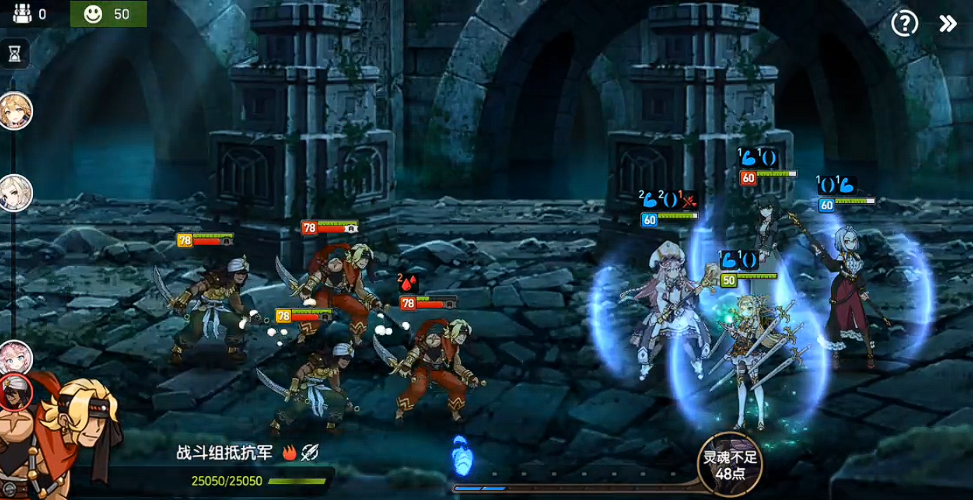Select the white-haired hero portrait in turn order
The image size is (973, 500).
16,192
